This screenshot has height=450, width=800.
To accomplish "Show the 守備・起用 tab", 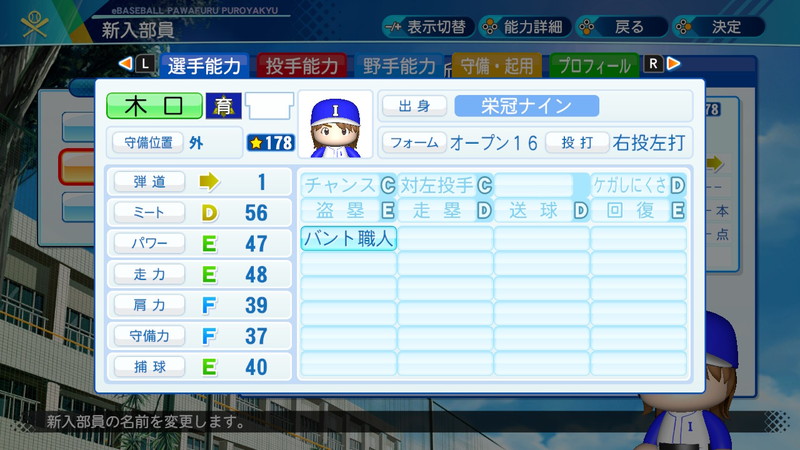I will [496, 66].
